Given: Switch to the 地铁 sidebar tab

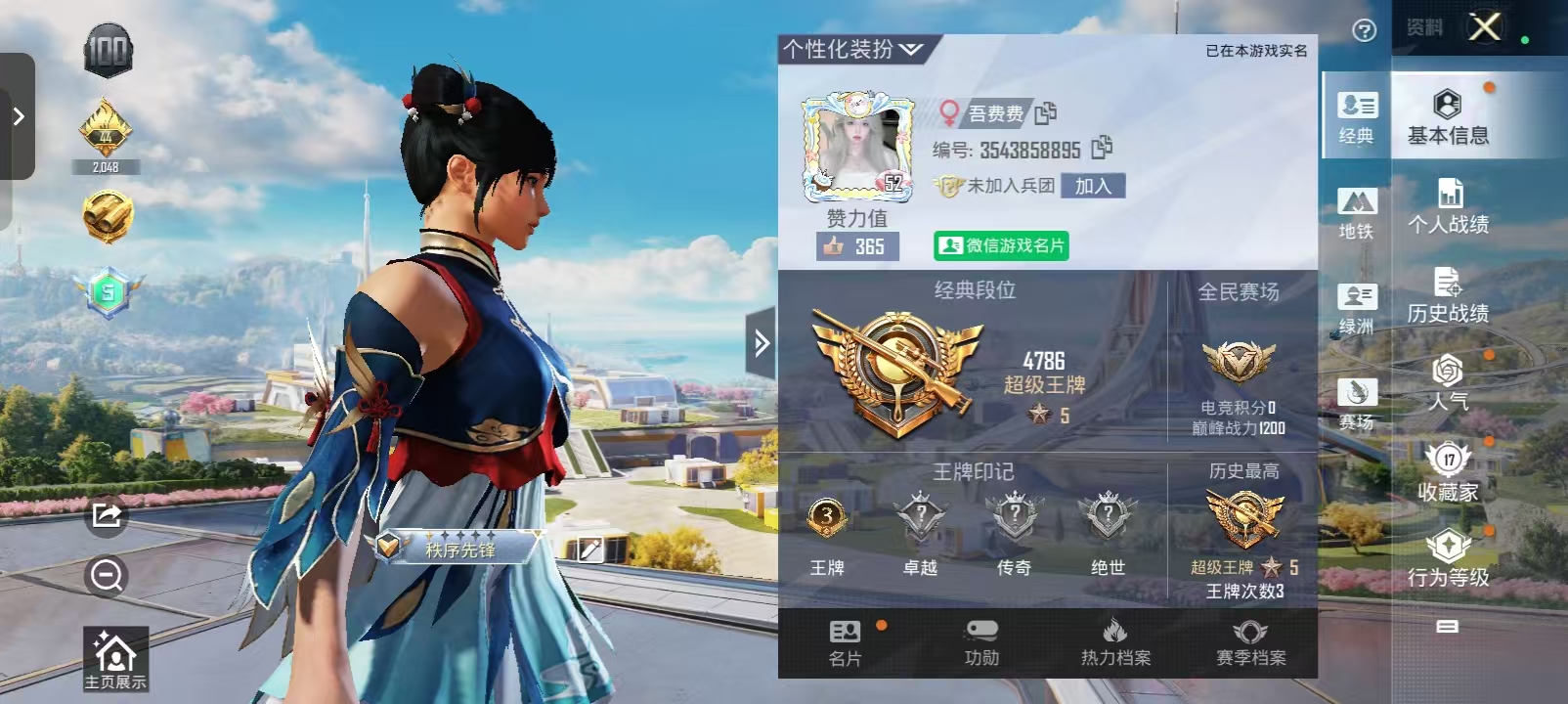Looking at the screenshot, I should (1356, 213).
